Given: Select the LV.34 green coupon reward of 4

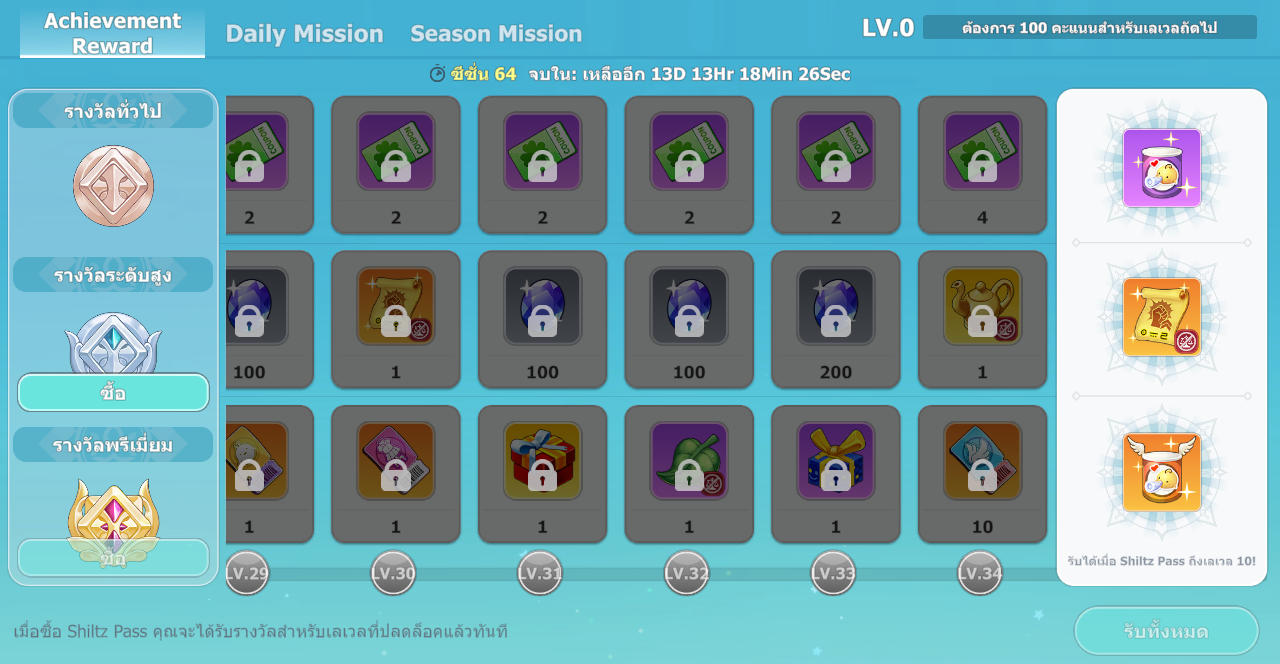Looking at the screenshot, I should click(x=982, y=152).
